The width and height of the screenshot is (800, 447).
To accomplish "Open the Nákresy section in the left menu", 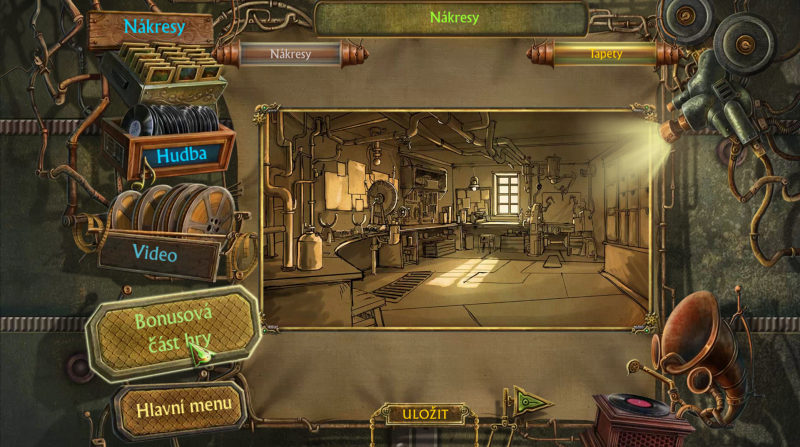I will click(153, 28).
